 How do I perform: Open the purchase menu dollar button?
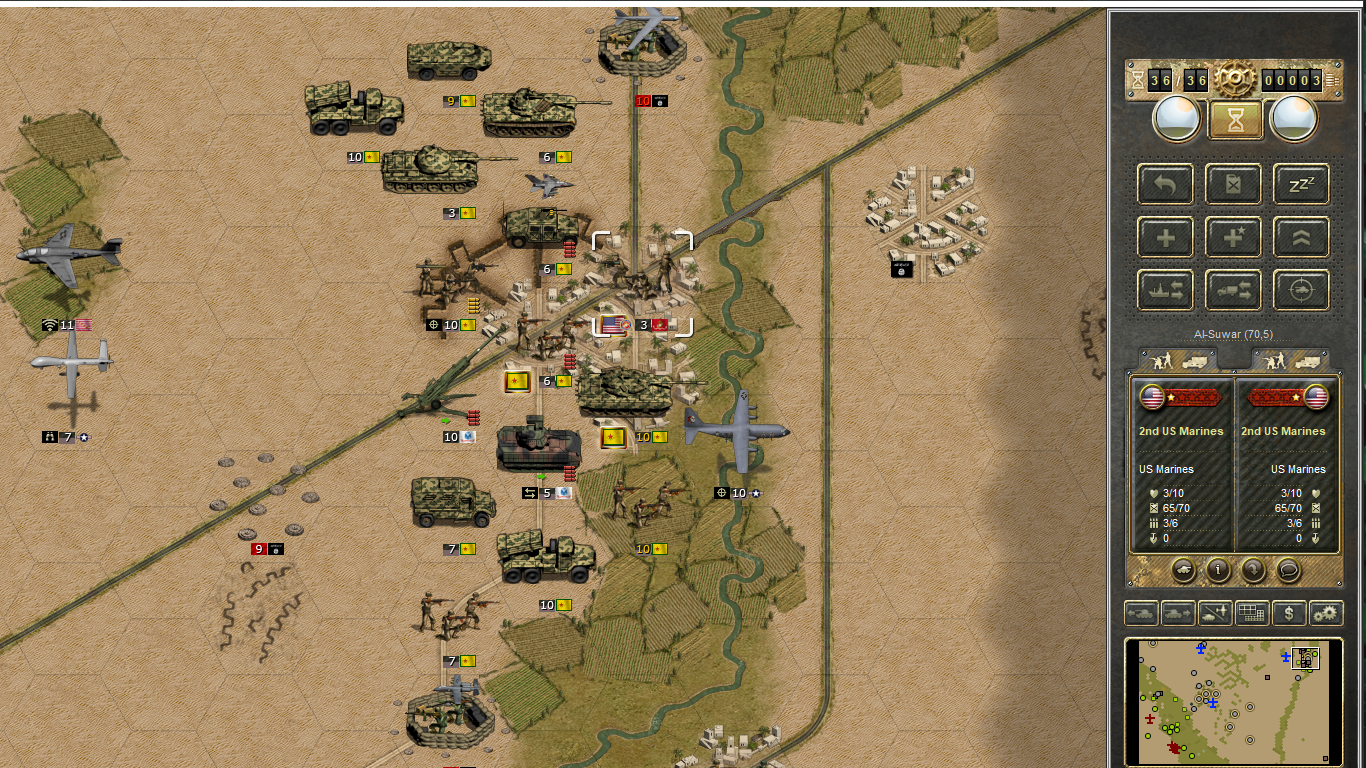[x=1289, y=613]
